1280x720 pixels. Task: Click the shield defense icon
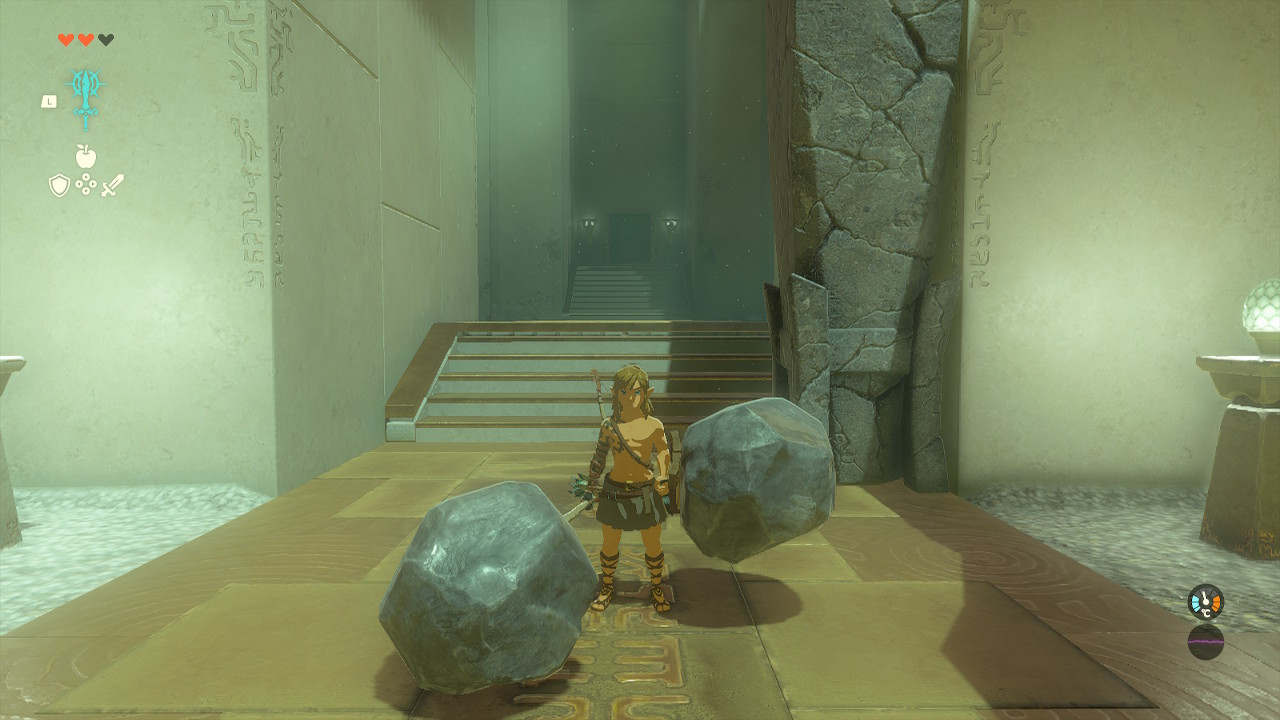coord(58,183)
